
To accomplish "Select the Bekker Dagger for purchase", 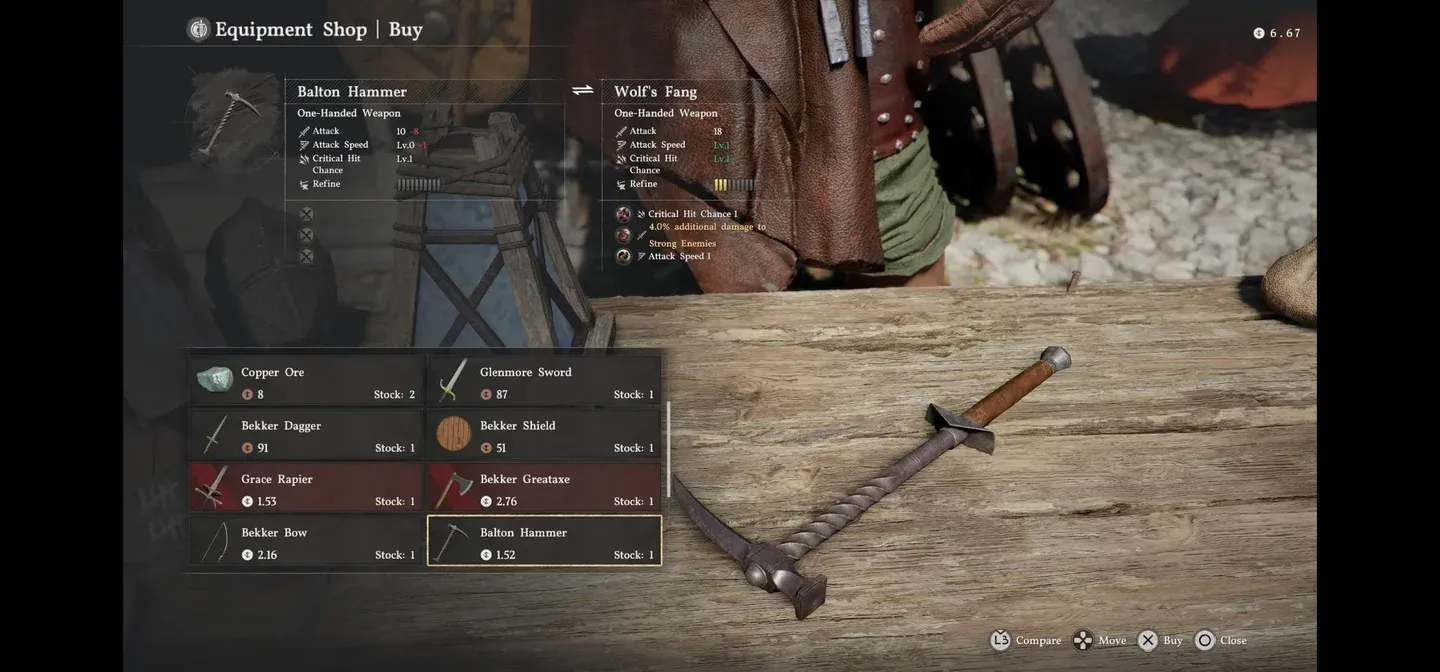I will (306, 435).
